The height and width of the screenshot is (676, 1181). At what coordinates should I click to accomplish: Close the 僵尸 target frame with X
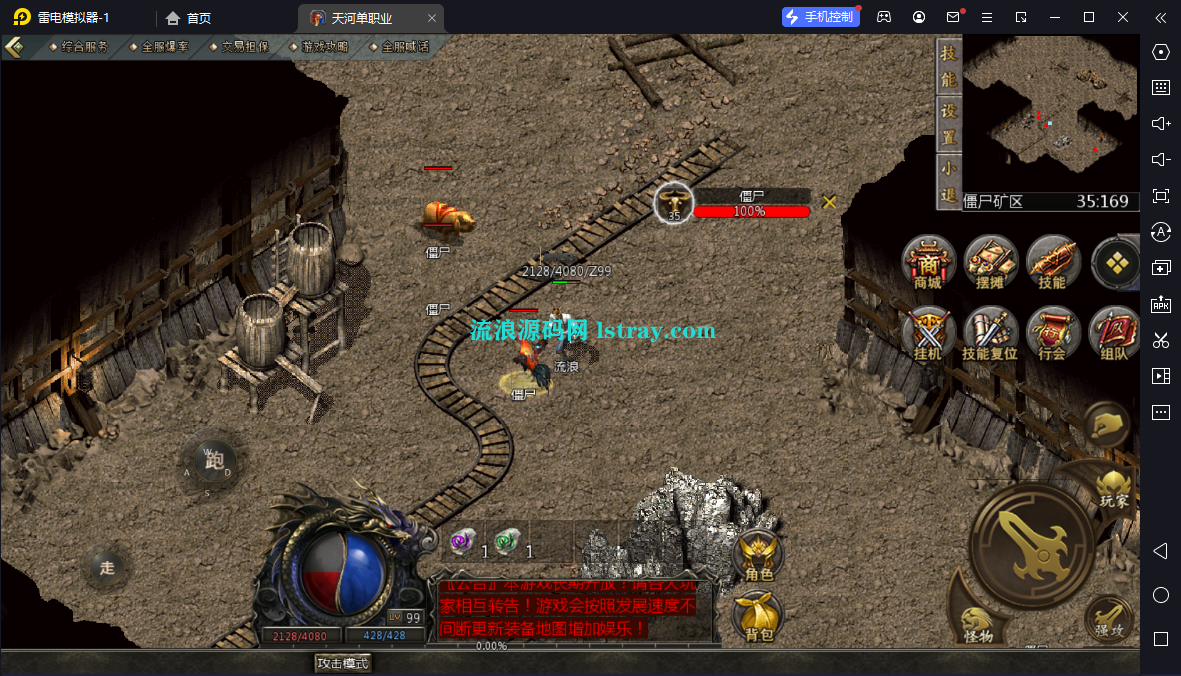(x=829, y=202)
